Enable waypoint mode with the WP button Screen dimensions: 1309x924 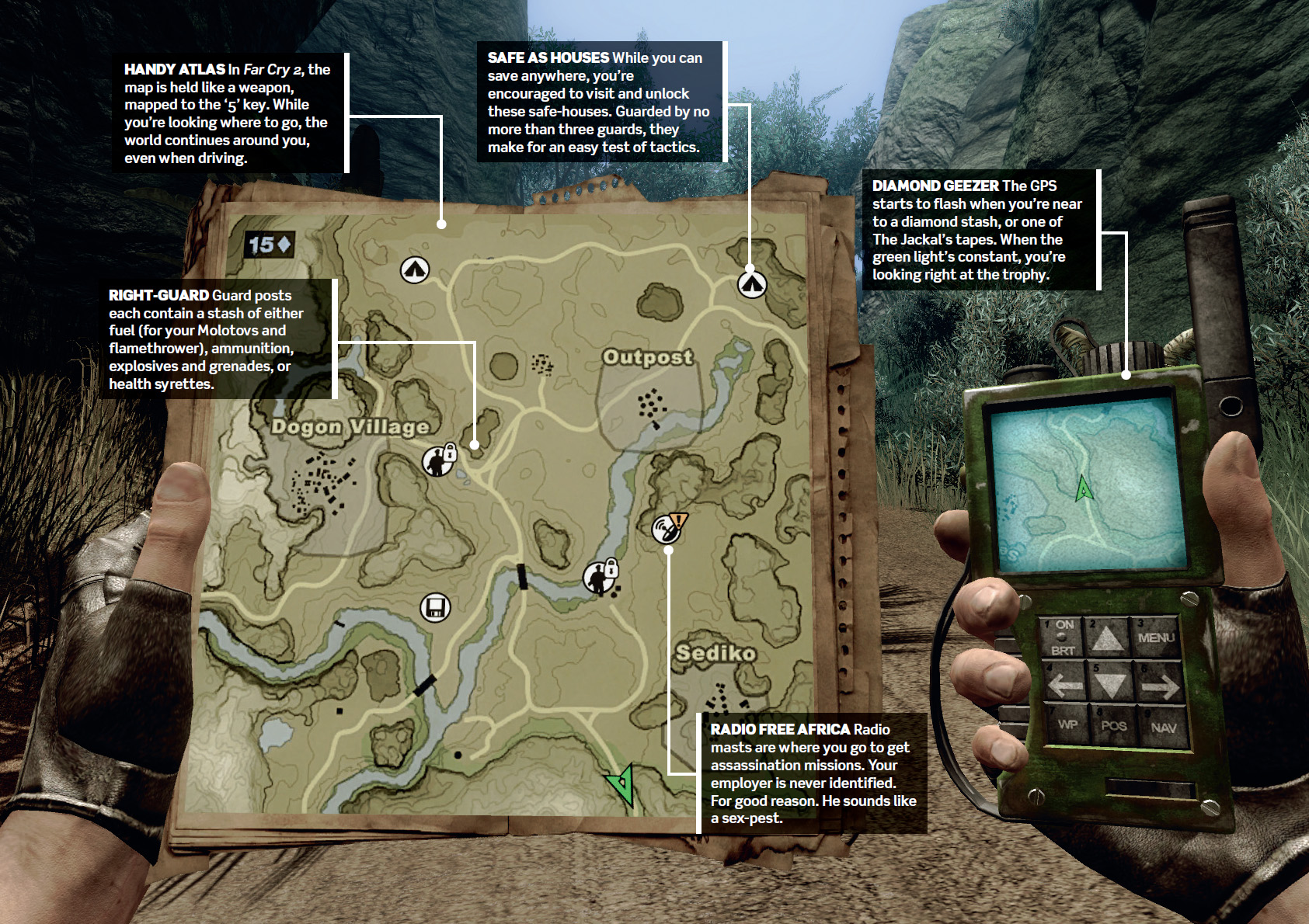1068,724
